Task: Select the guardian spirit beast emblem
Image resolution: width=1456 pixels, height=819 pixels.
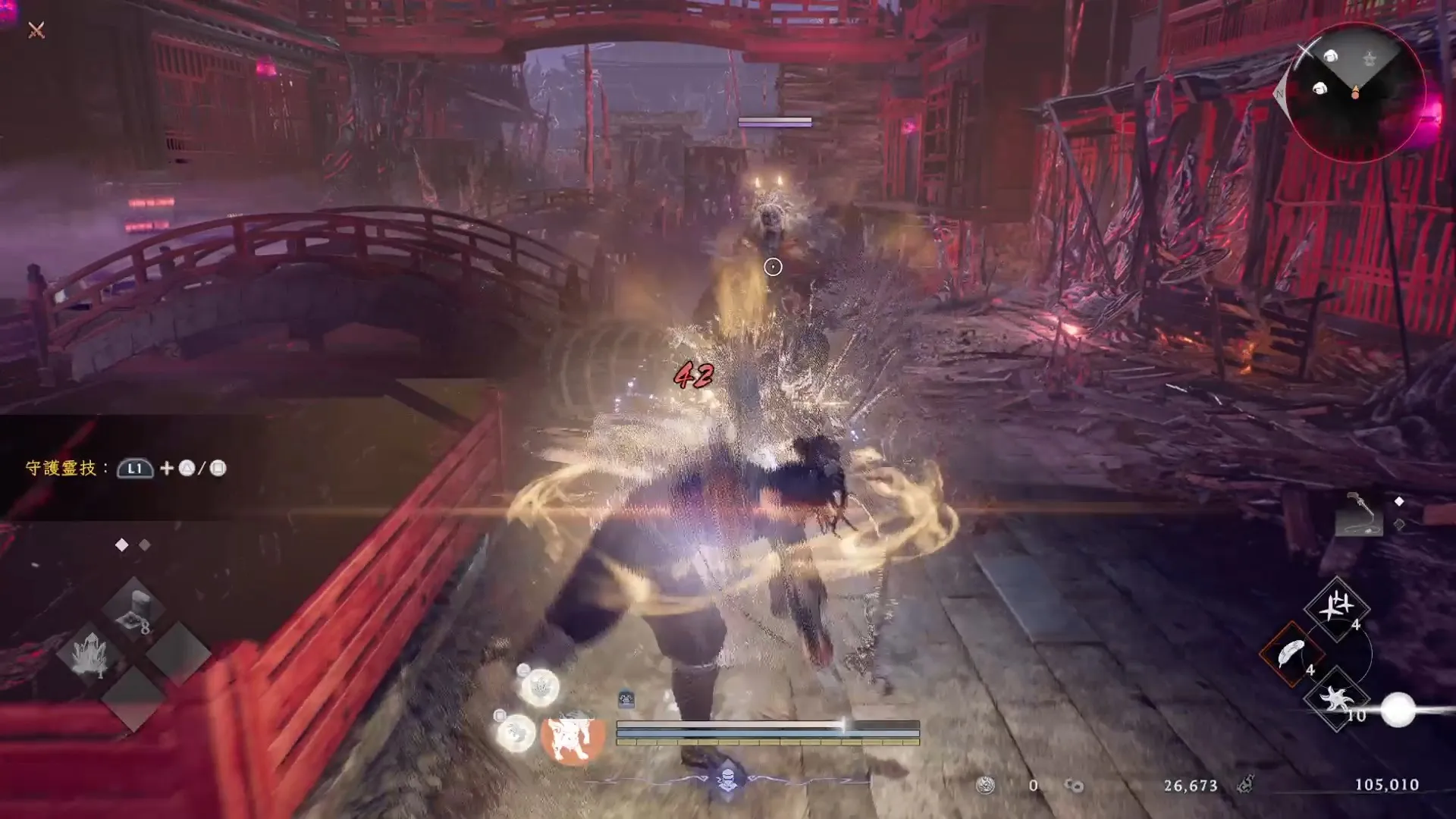Action: [x=574, y=738]
